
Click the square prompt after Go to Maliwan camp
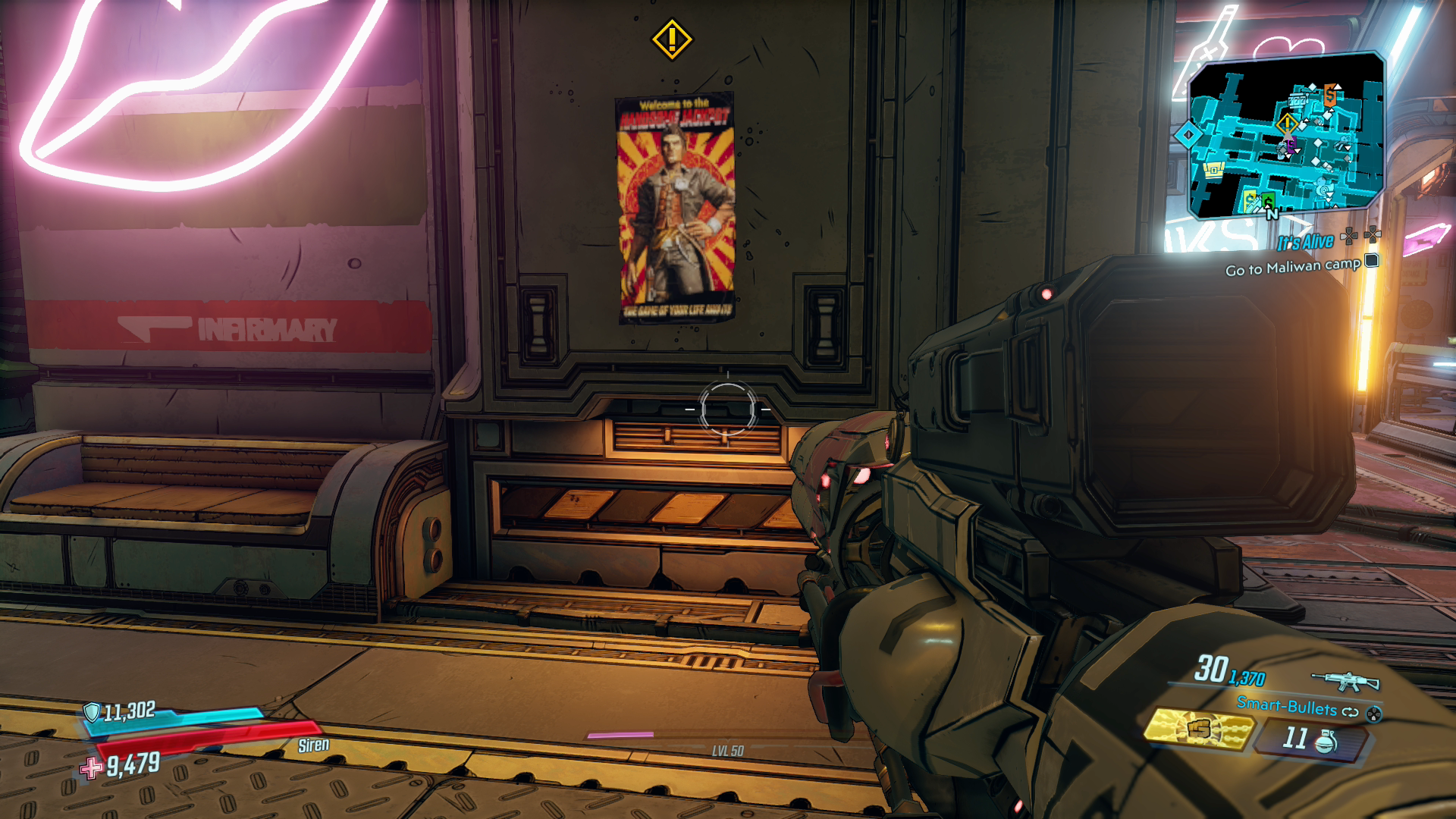(x=1372, y=261)
